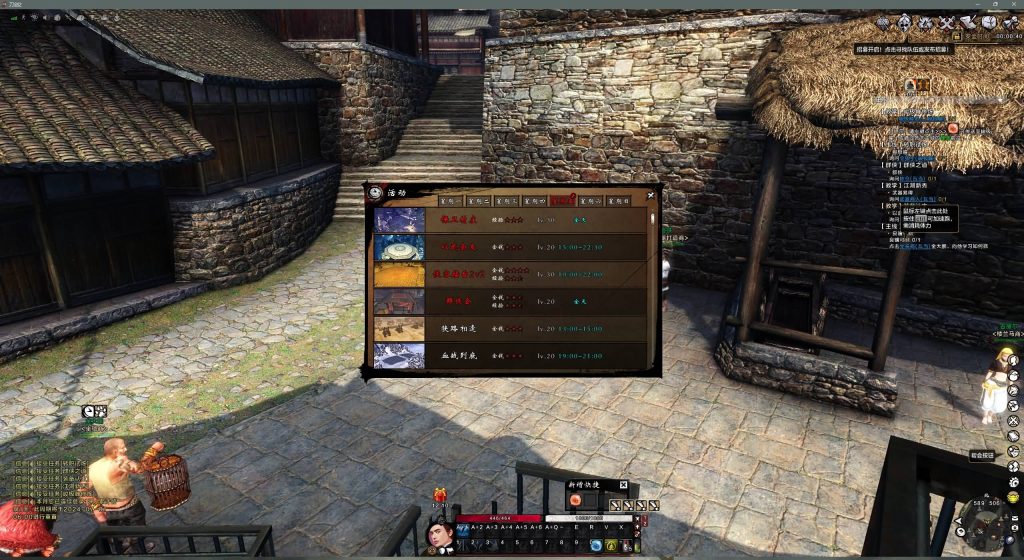Image resolution: width=1024 pixels, height=560 pixels.
Task: Close the 新增快捷 shortcut popup
Action: (623, 485)
